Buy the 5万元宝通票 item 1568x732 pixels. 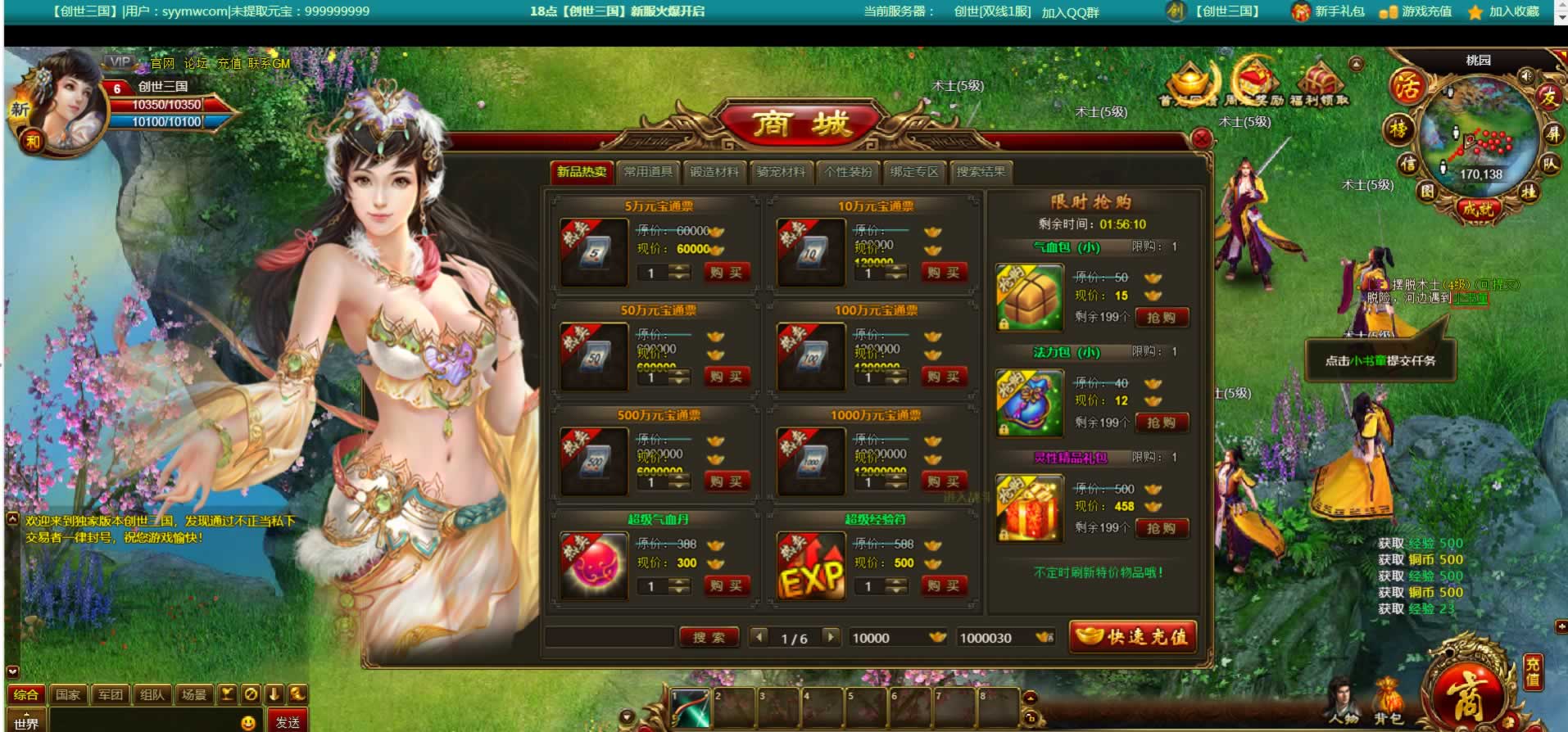point(726,273)
